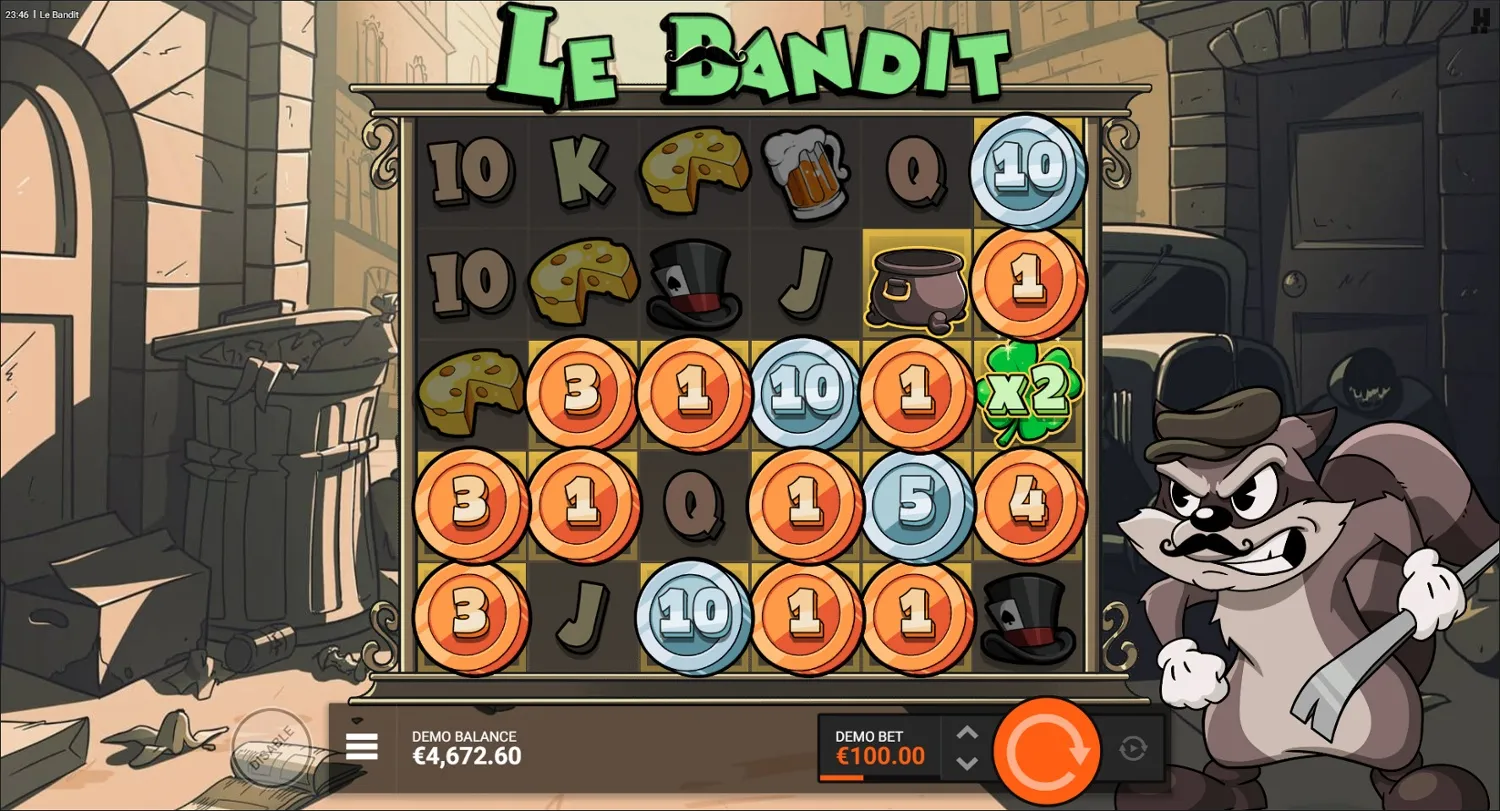Viewport: 1500px width, 811px height.
Task: Select the x2 clover multiplier symbol
Action: [1028, 393]
